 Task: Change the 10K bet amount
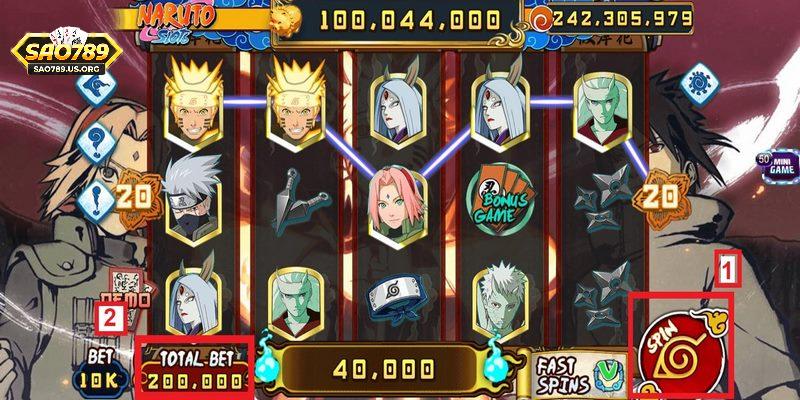tap(100, 378)
